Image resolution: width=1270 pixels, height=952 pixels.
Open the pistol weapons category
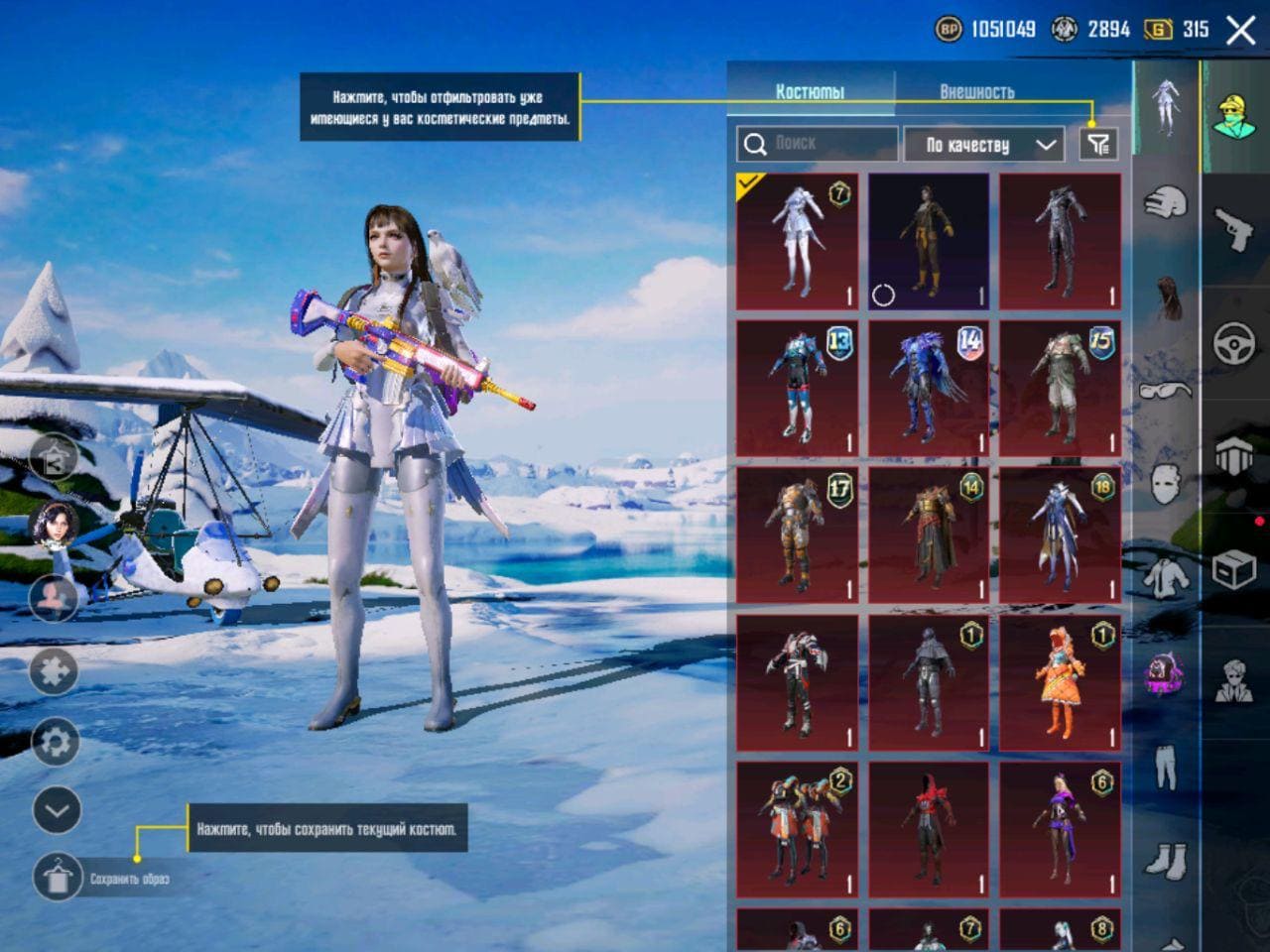[1234, 229]
